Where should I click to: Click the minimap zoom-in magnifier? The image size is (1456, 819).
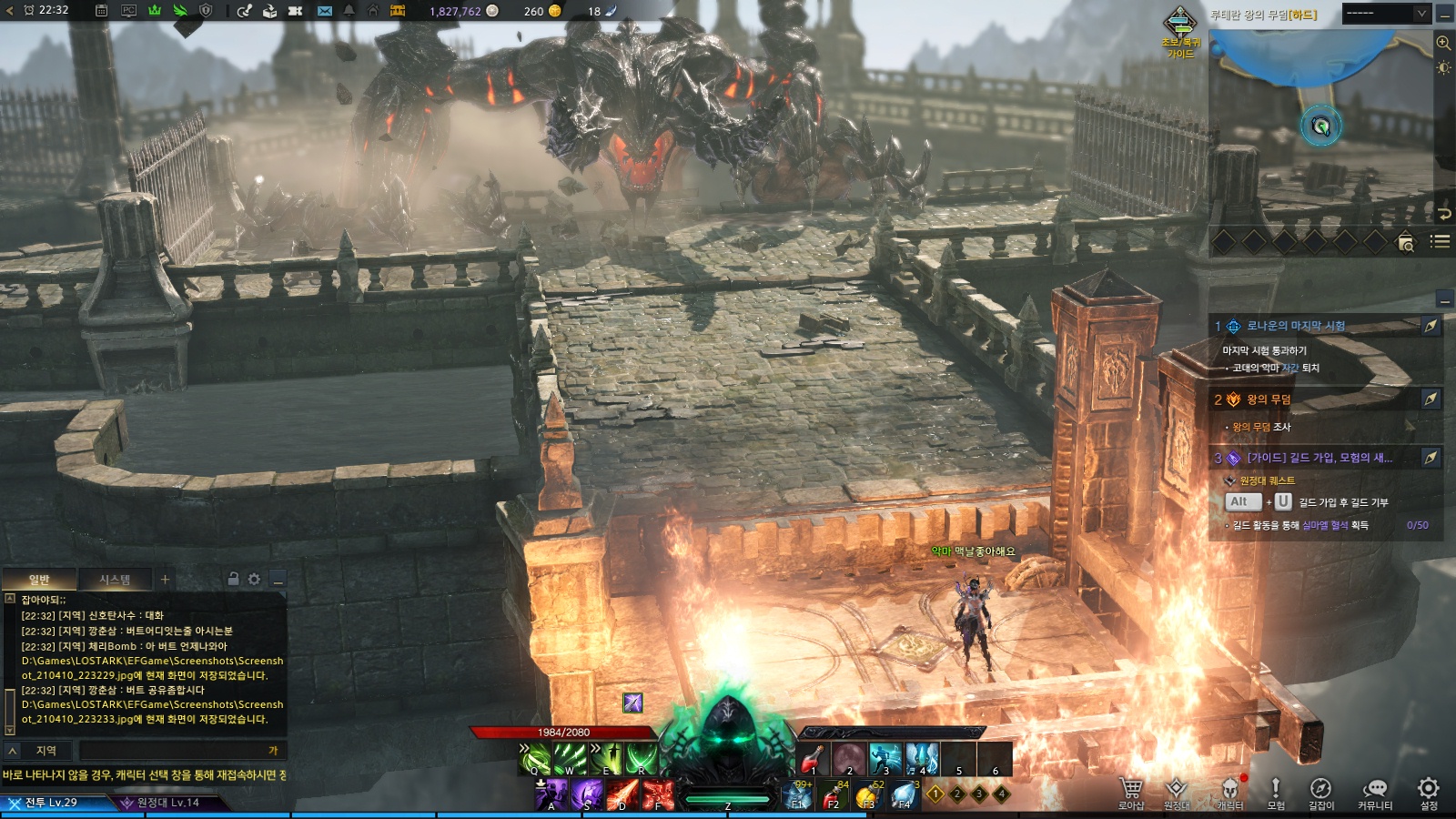(x=1443, y=43)
